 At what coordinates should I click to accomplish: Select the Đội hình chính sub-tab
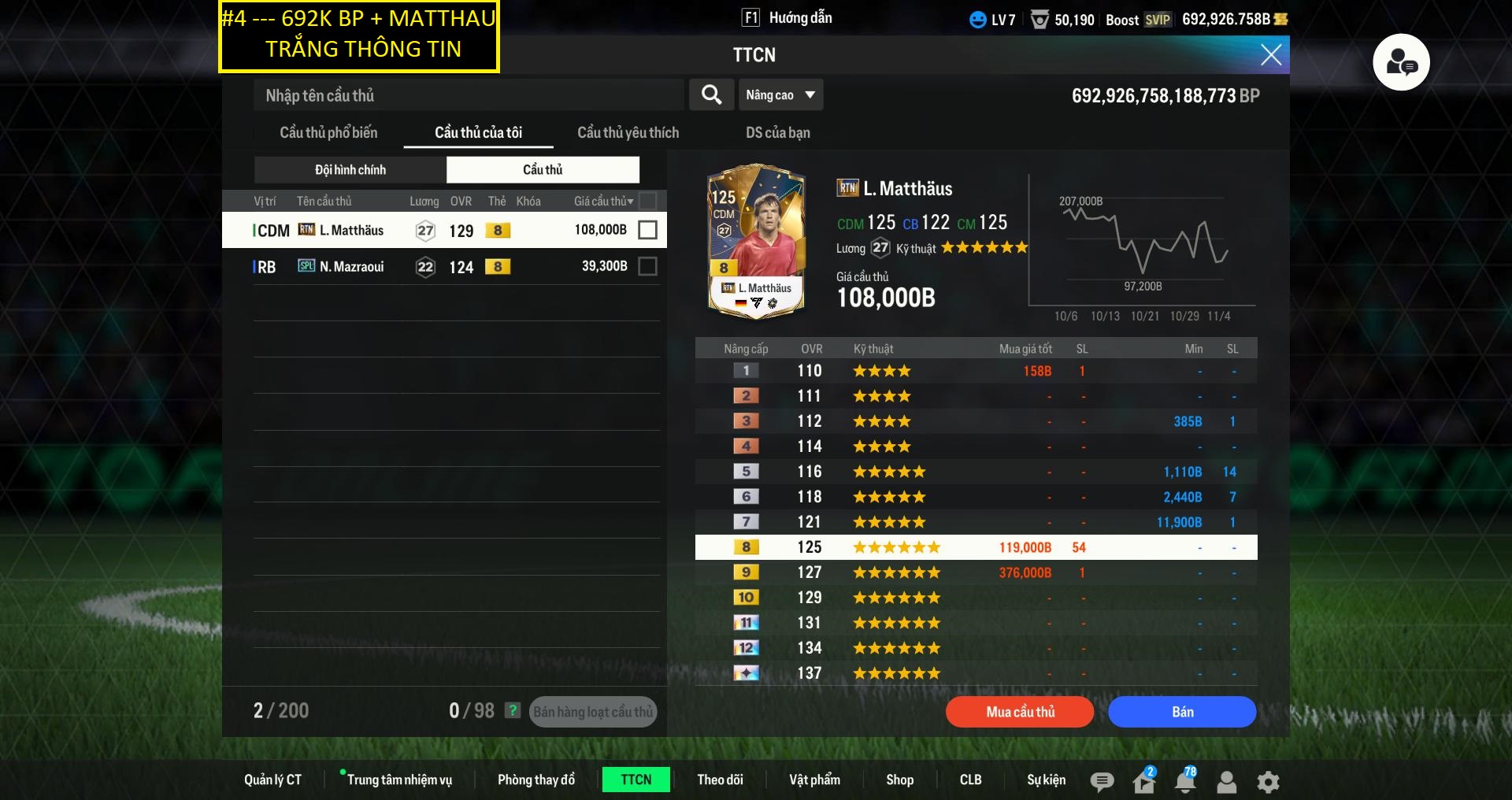pos(350,169)
